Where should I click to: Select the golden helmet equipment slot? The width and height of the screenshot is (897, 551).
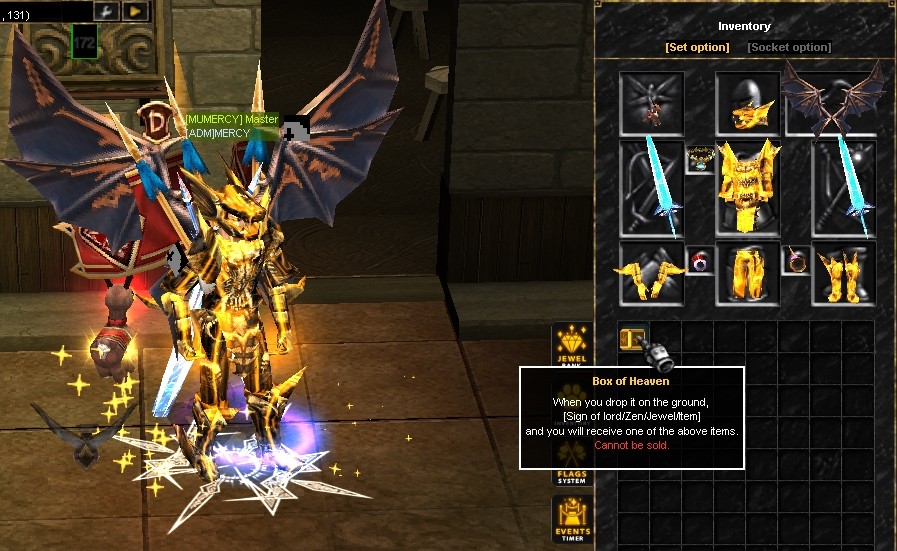tap(748, 104)
